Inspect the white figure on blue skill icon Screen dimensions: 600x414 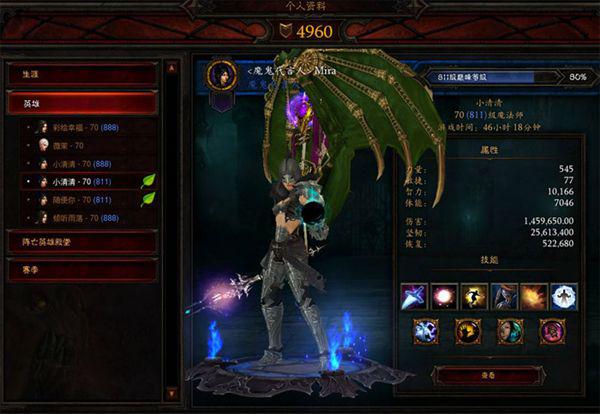click(564, 296)
